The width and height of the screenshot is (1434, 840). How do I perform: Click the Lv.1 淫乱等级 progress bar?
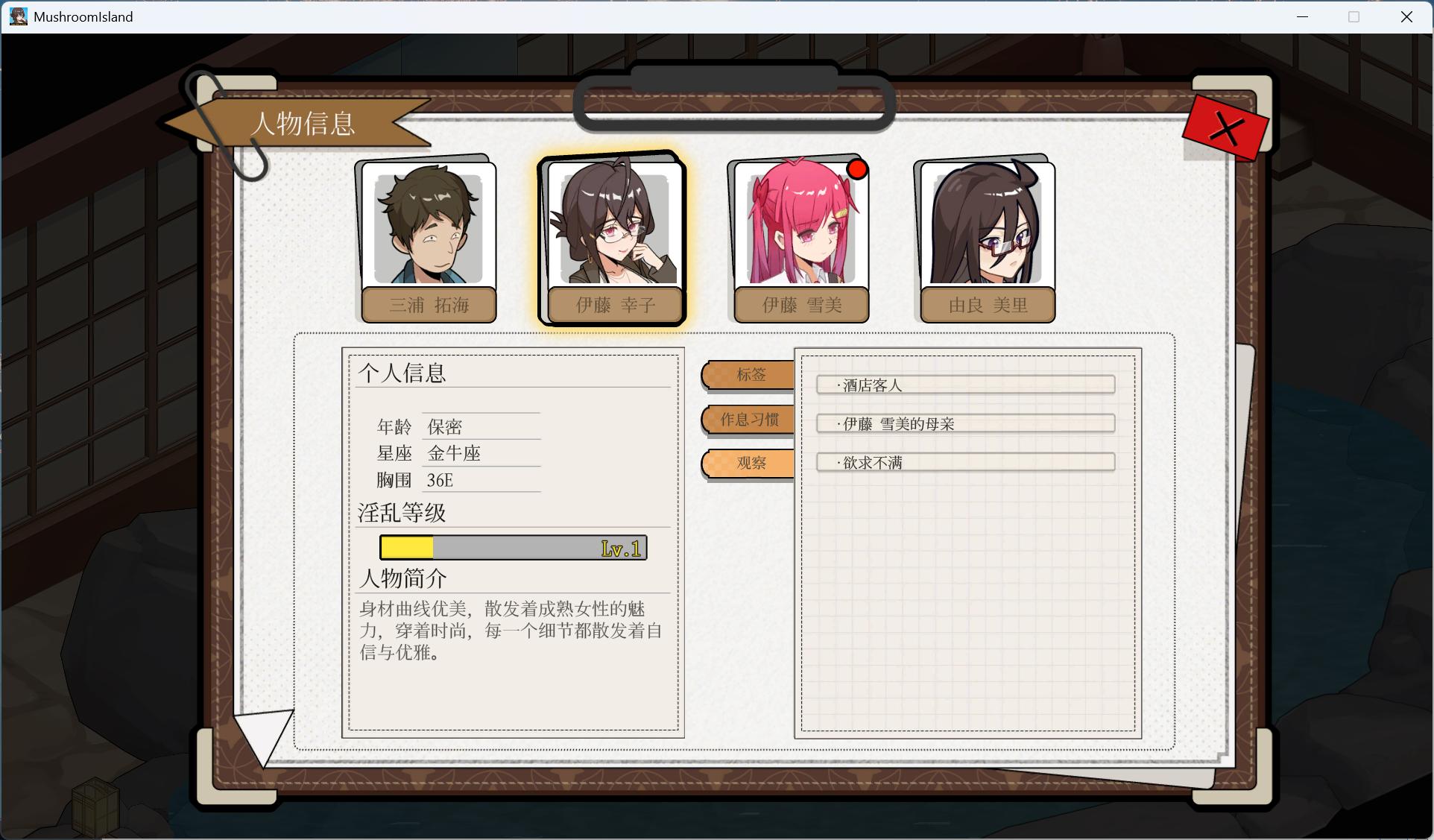coord(513,547)
